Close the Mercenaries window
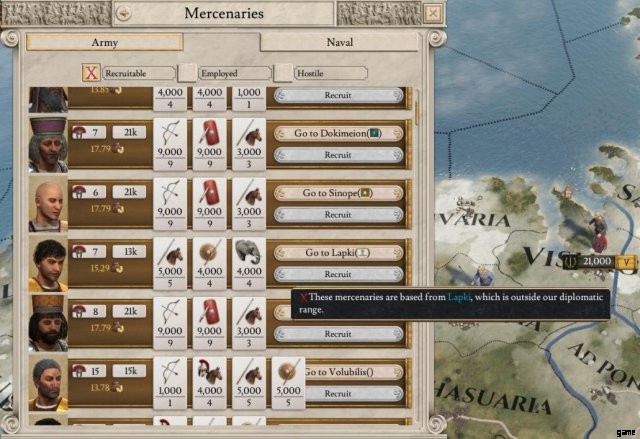 pos(431,13)
